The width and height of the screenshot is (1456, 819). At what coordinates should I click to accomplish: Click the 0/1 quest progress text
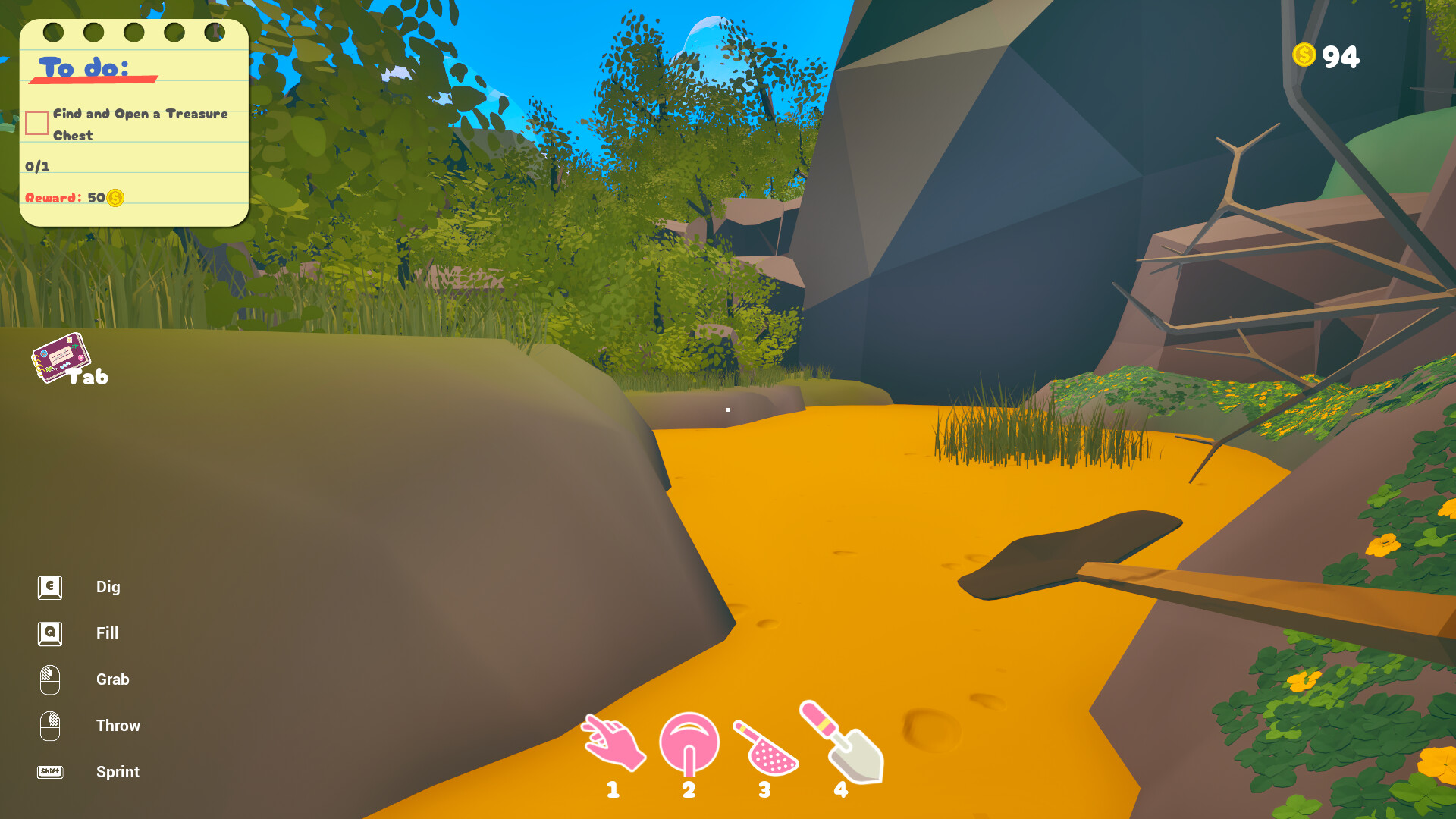pyautogui.click(x=36, y=165)
